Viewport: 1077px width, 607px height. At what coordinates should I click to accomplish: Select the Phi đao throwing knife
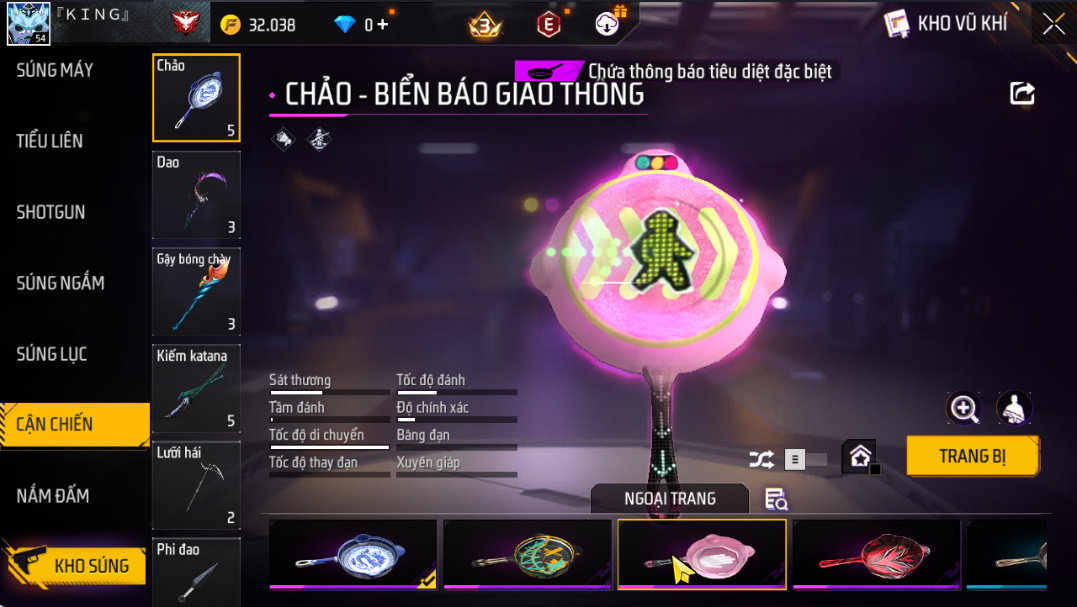click(196, 572)
